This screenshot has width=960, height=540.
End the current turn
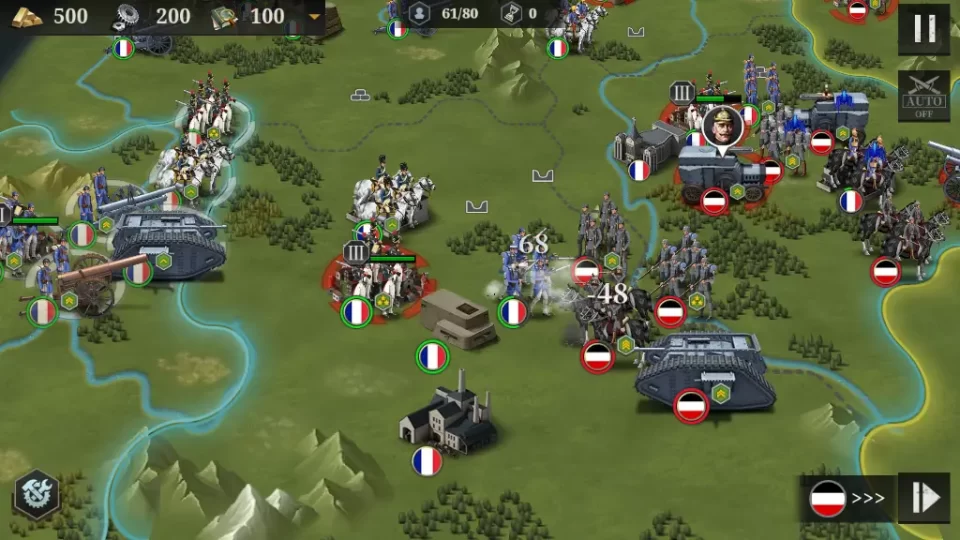(923, 498)
